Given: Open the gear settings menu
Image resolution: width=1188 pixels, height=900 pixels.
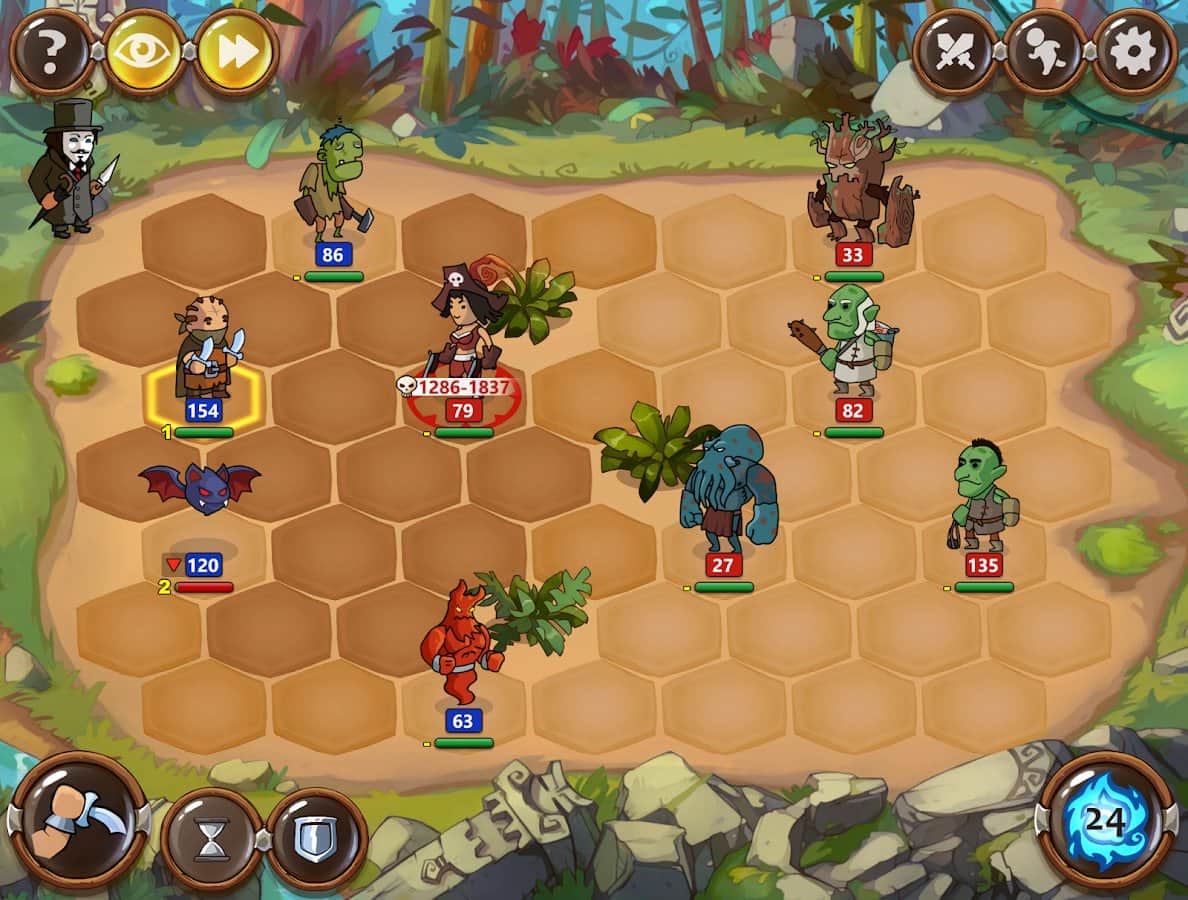Looking at the screenshot, I should 1134,52.
